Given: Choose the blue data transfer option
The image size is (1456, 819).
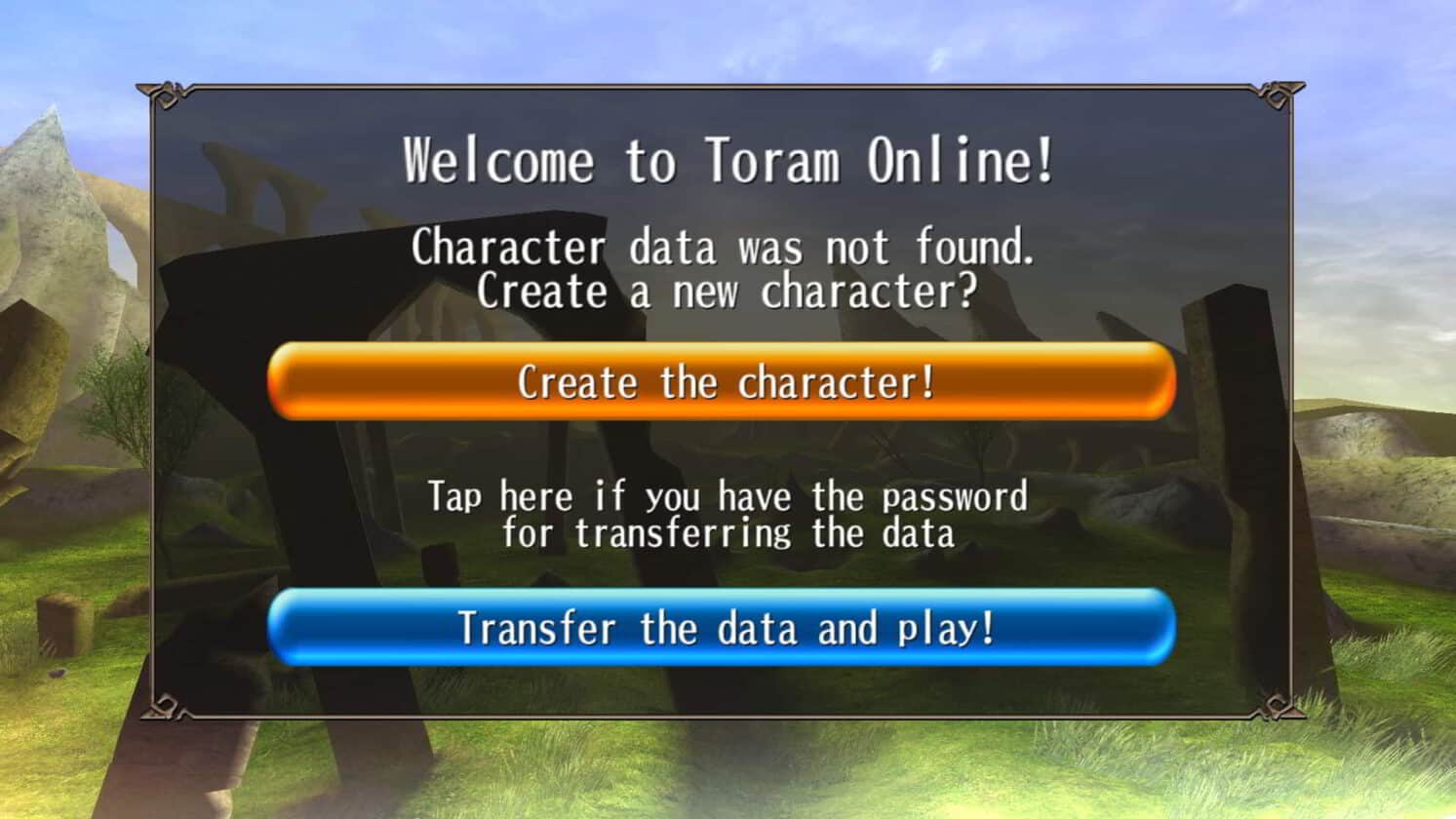Looking at the screenshot, I should click(727, 629).
